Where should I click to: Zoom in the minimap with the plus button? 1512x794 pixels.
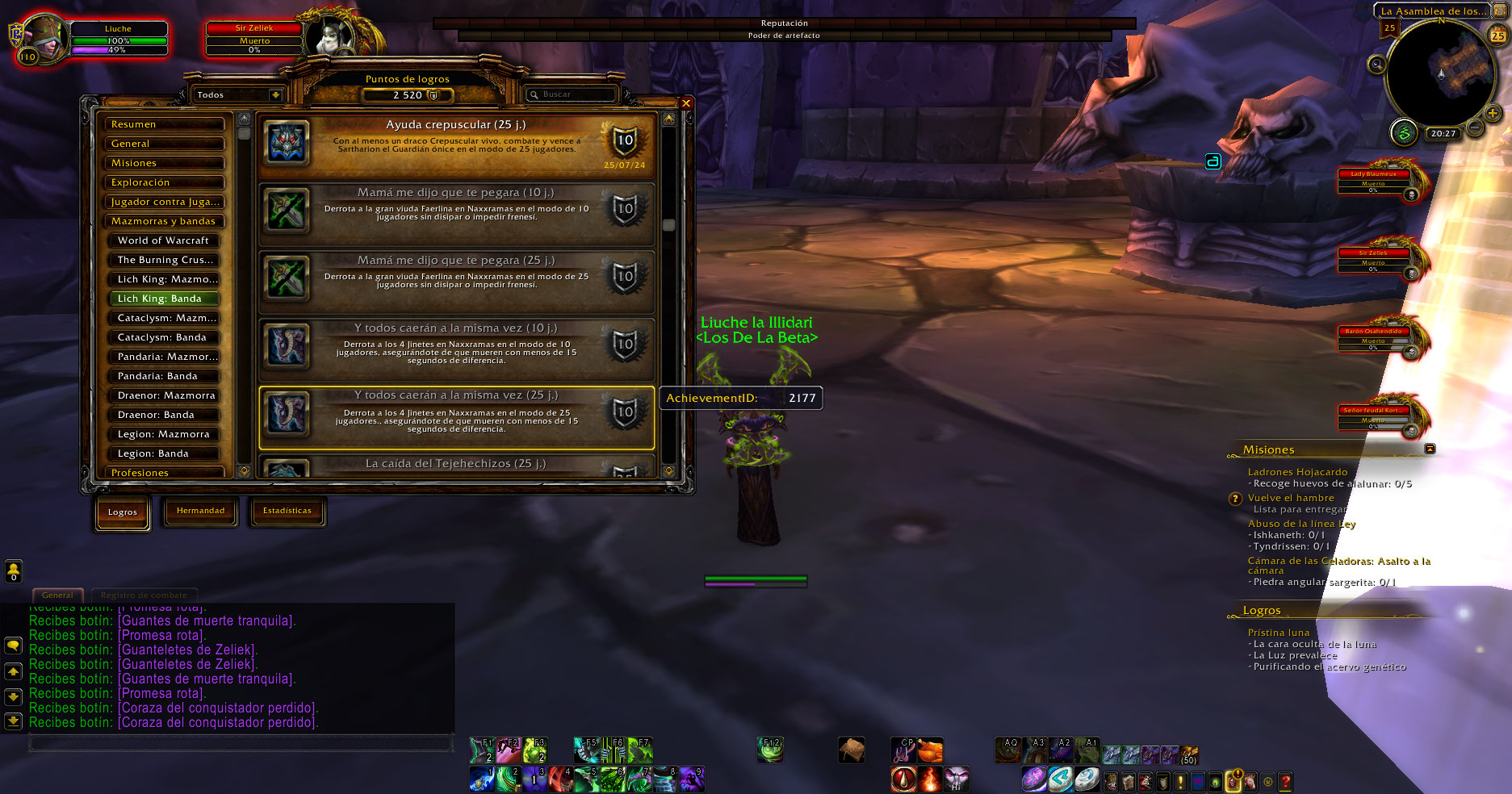coord(1493,114)
